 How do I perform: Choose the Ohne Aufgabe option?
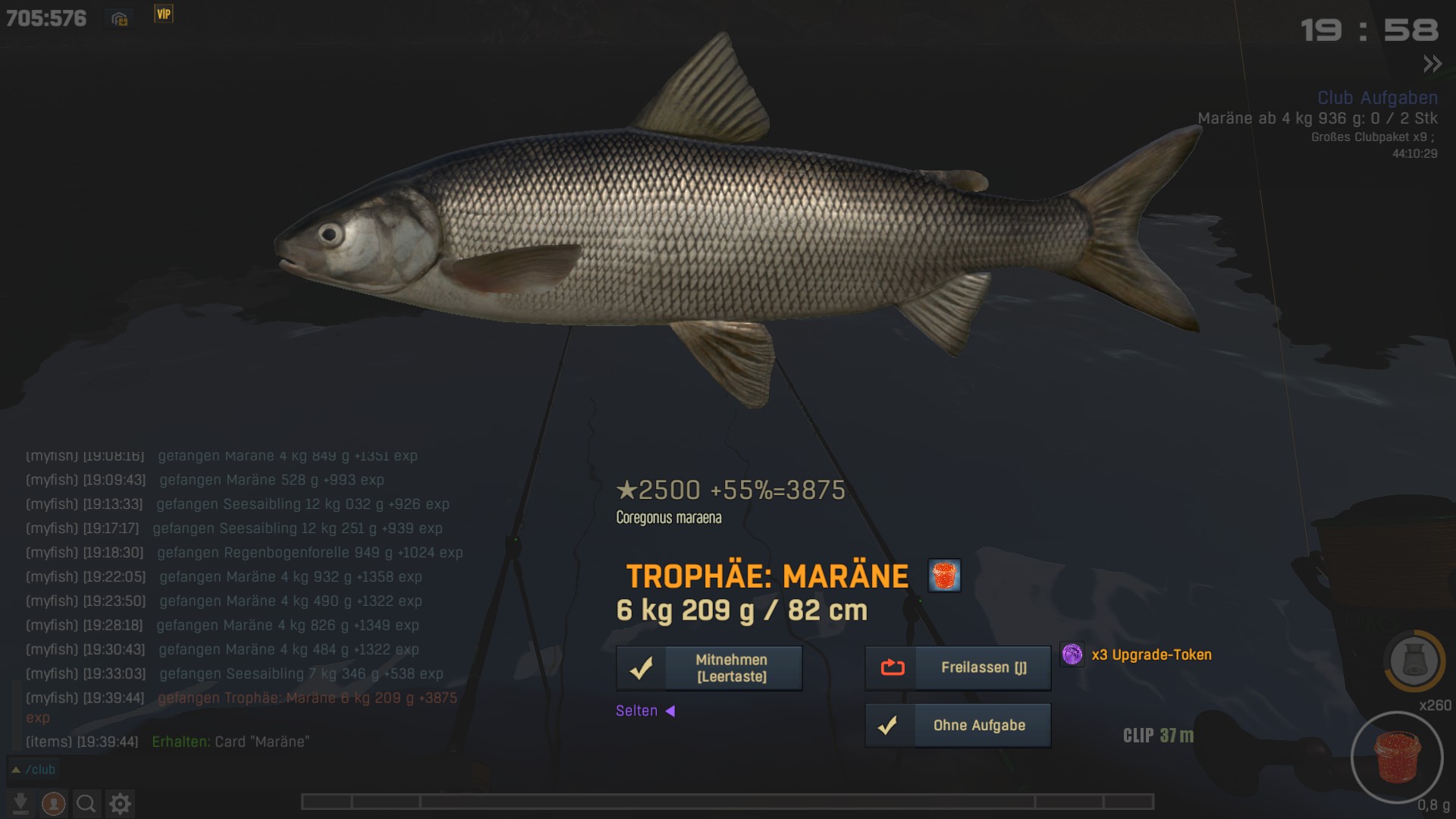[x=958, y=726]
